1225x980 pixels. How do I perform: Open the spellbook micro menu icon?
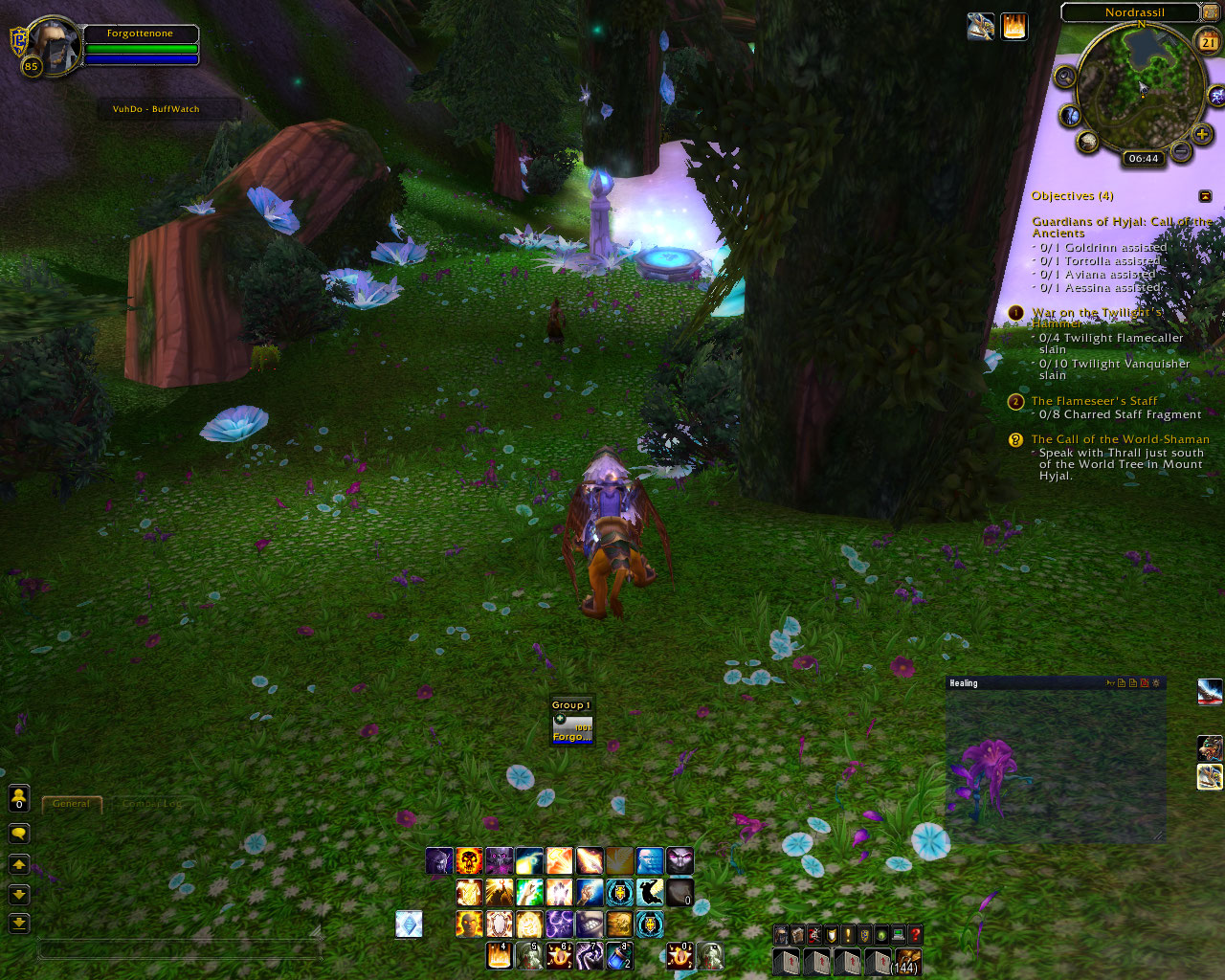coord(797,935)
